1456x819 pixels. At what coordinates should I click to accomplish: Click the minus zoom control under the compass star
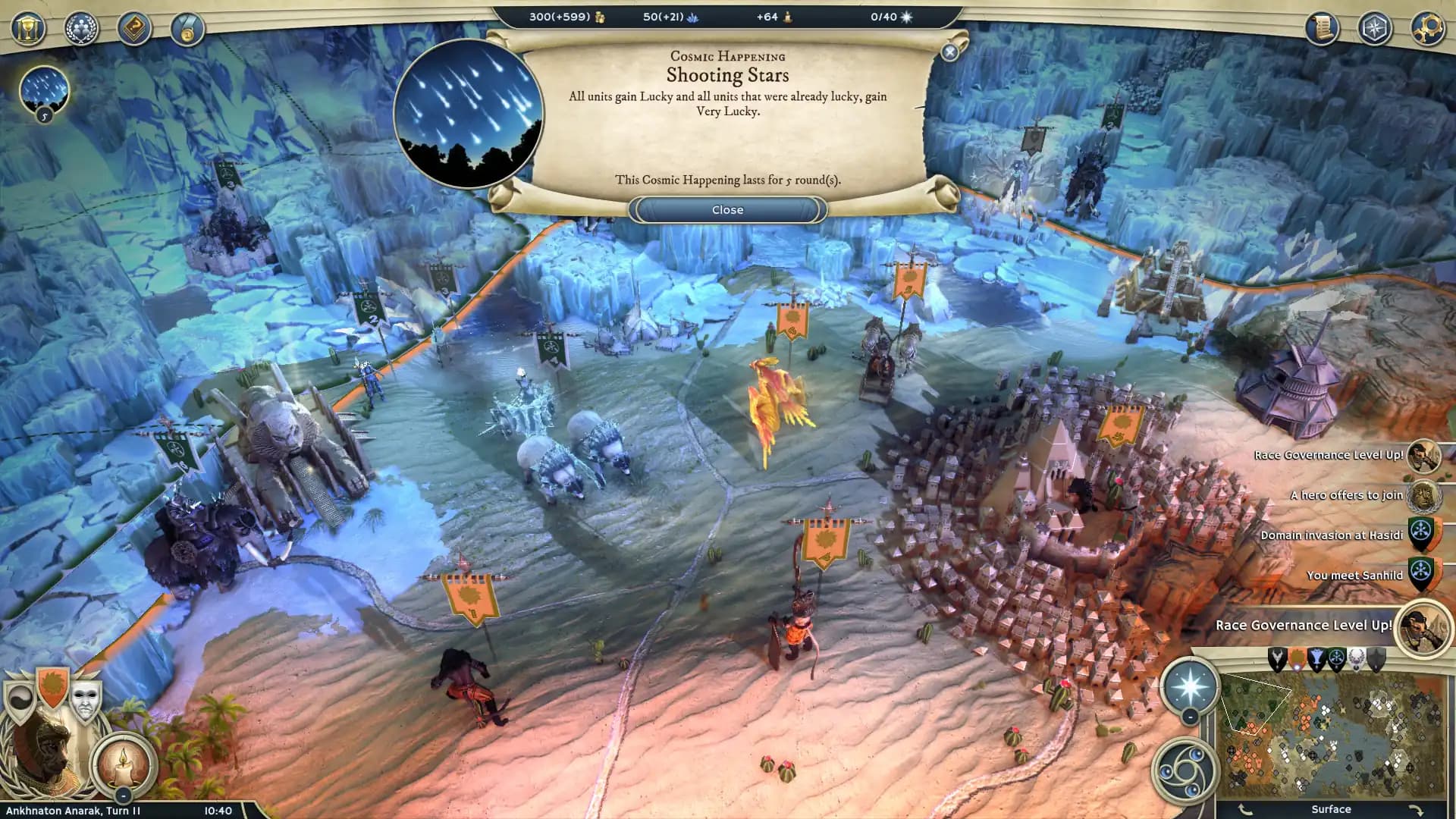(1190, 717)
